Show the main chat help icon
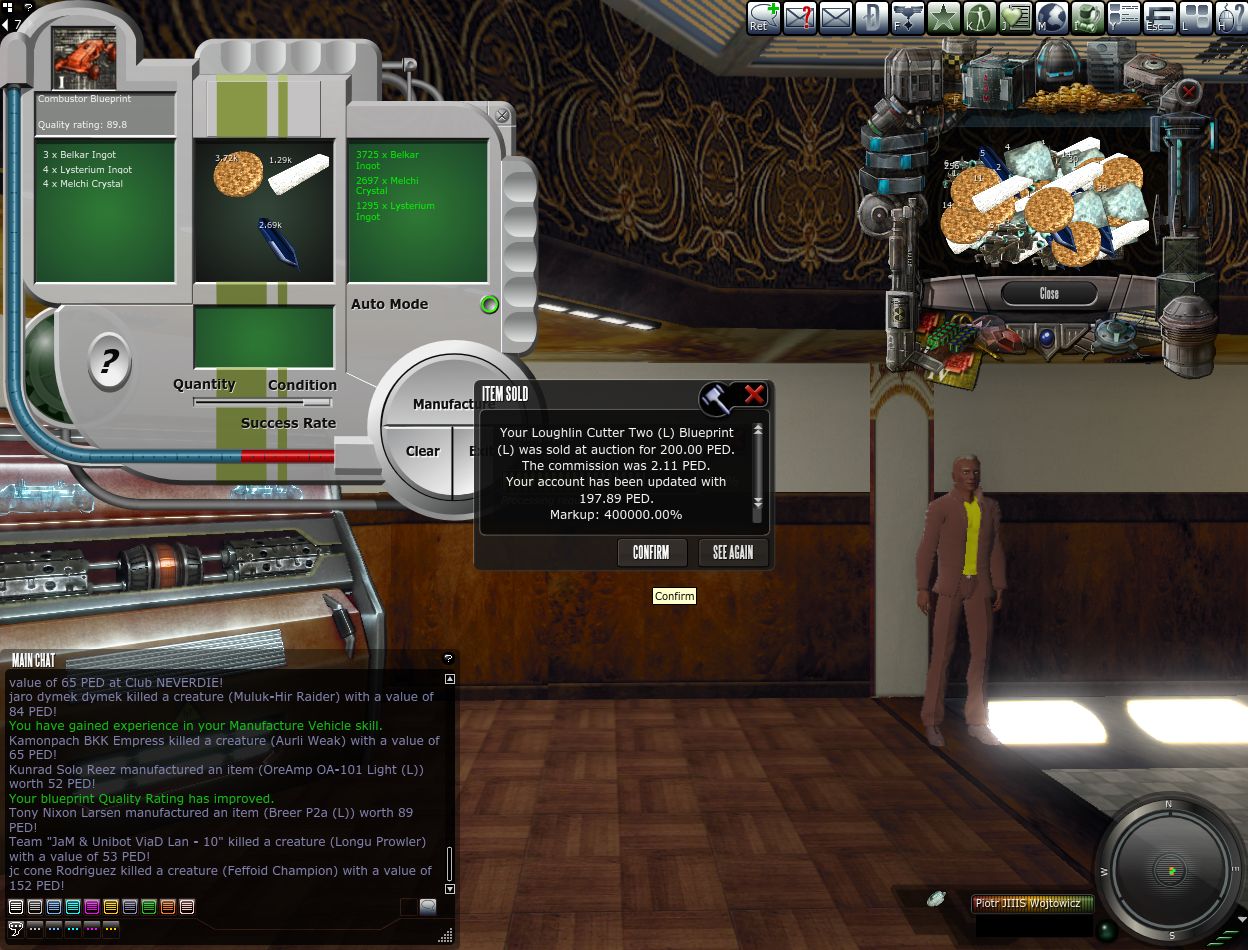The image size is (1248, 950). 448,658
